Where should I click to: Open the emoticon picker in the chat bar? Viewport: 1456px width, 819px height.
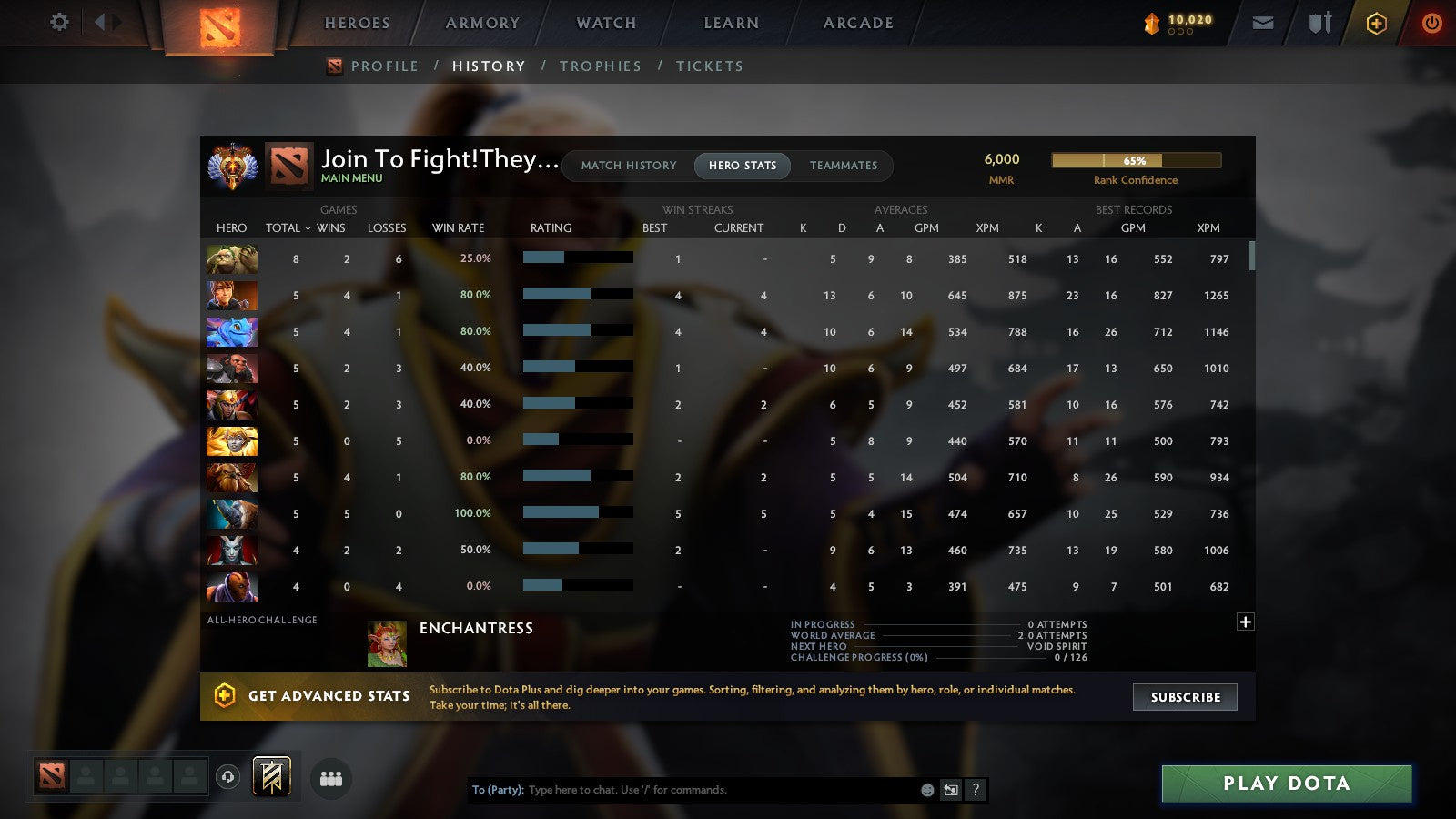(x=925, y=790)
